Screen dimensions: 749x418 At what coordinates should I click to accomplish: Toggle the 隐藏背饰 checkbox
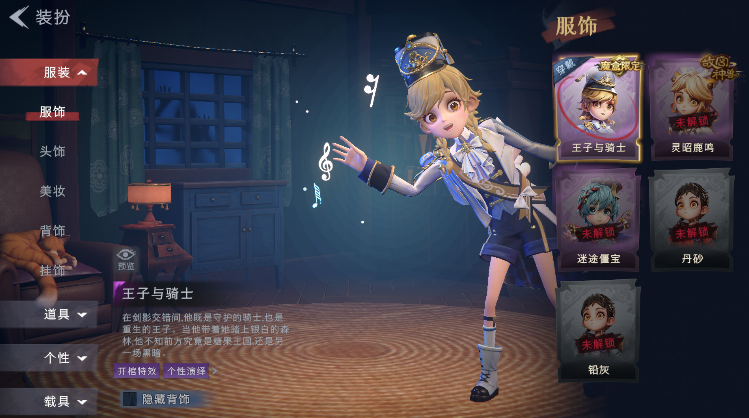point(129,399)
